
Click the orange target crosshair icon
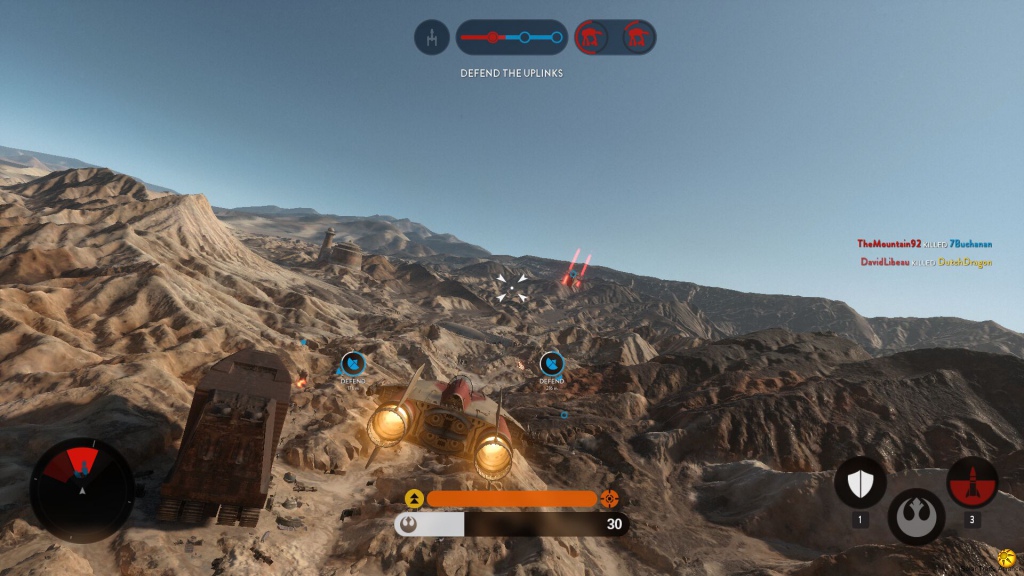(x=610, y=499)
